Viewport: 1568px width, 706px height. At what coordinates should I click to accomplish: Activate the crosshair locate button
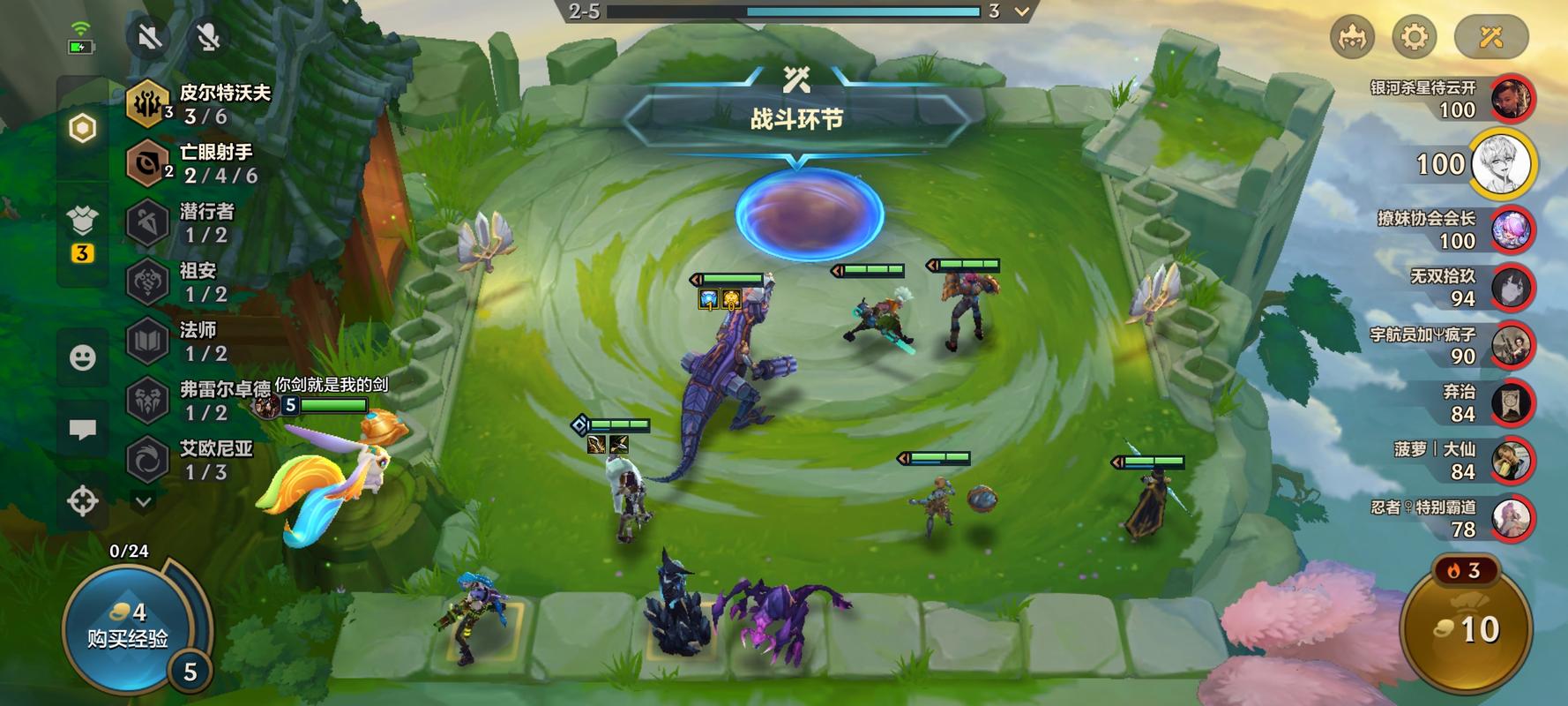point(83,501)
